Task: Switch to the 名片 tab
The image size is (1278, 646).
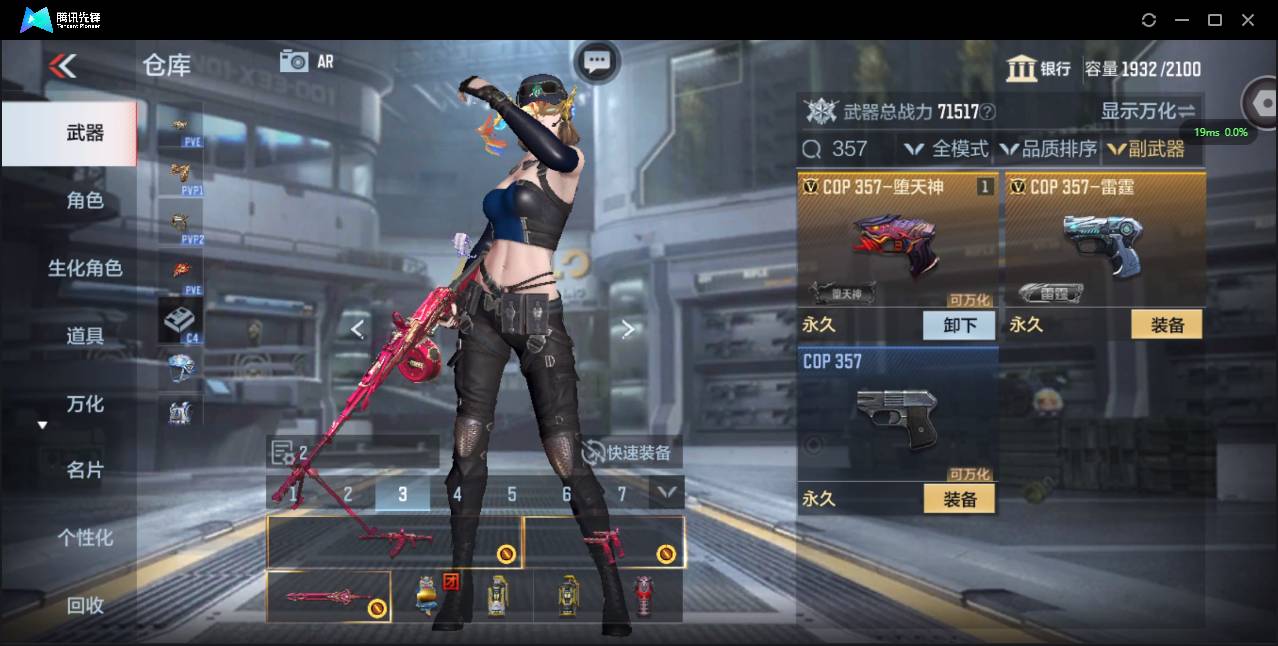Action: (84, 470)
